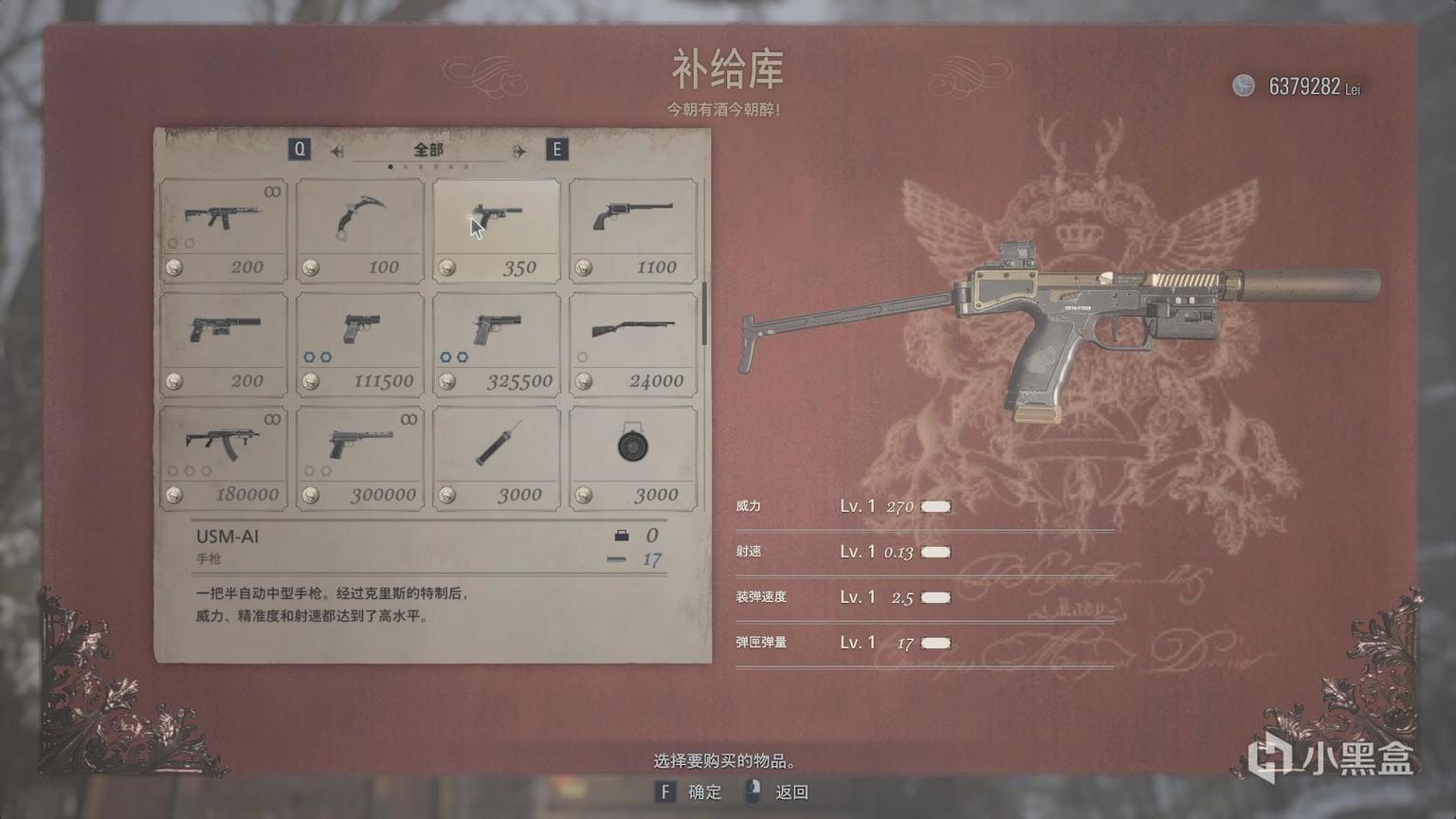1456x819 pixels.
Task: Select the pistol with silencer priced 200
Action: point(223,341)
